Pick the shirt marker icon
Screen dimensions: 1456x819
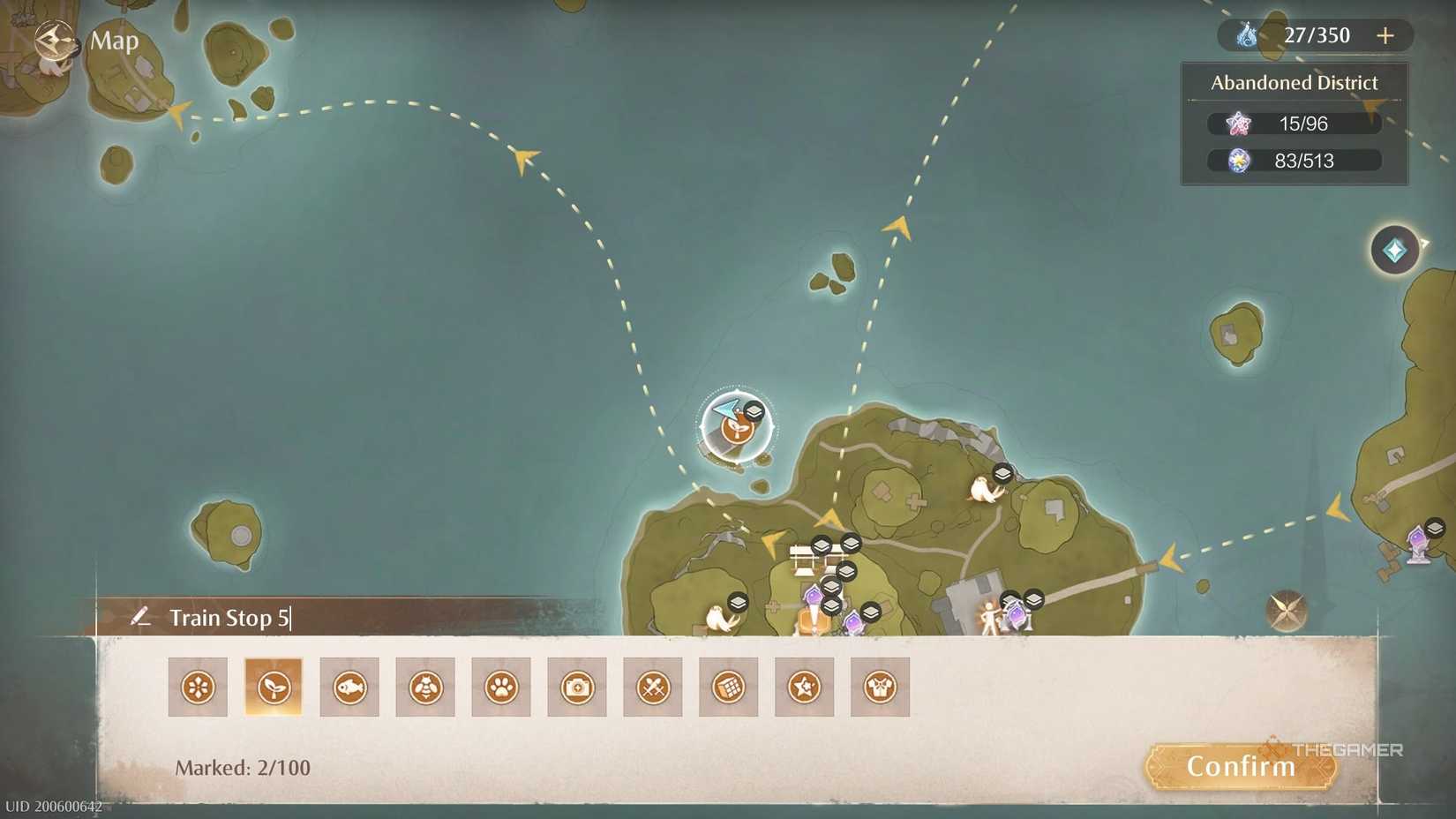pyautogui.click(x=879, y=687)
